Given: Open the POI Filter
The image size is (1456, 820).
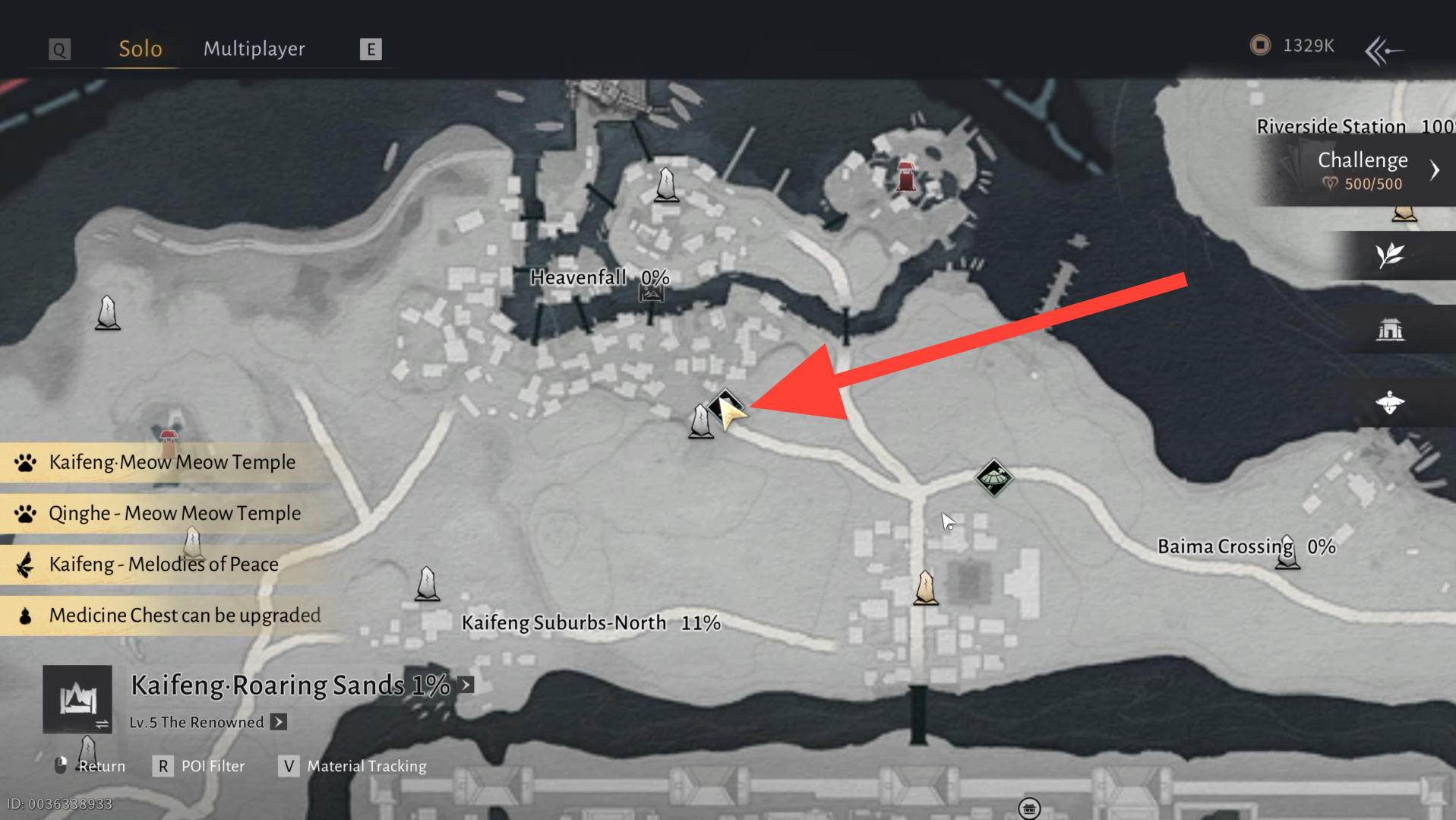Looking at the screenshot, I should [199, 766].
